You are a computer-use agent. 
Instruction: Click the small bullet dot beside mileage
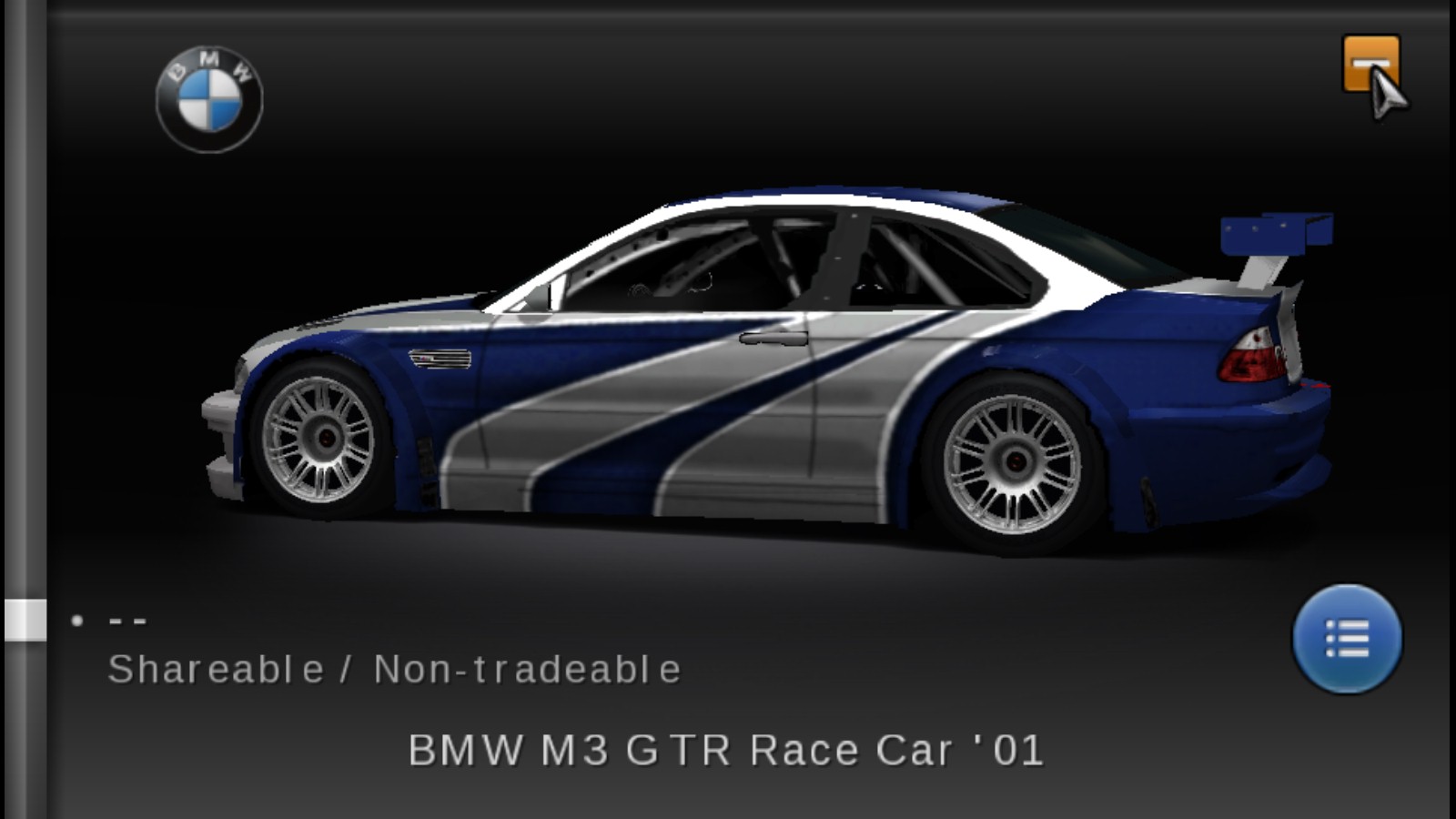(76, 620)
